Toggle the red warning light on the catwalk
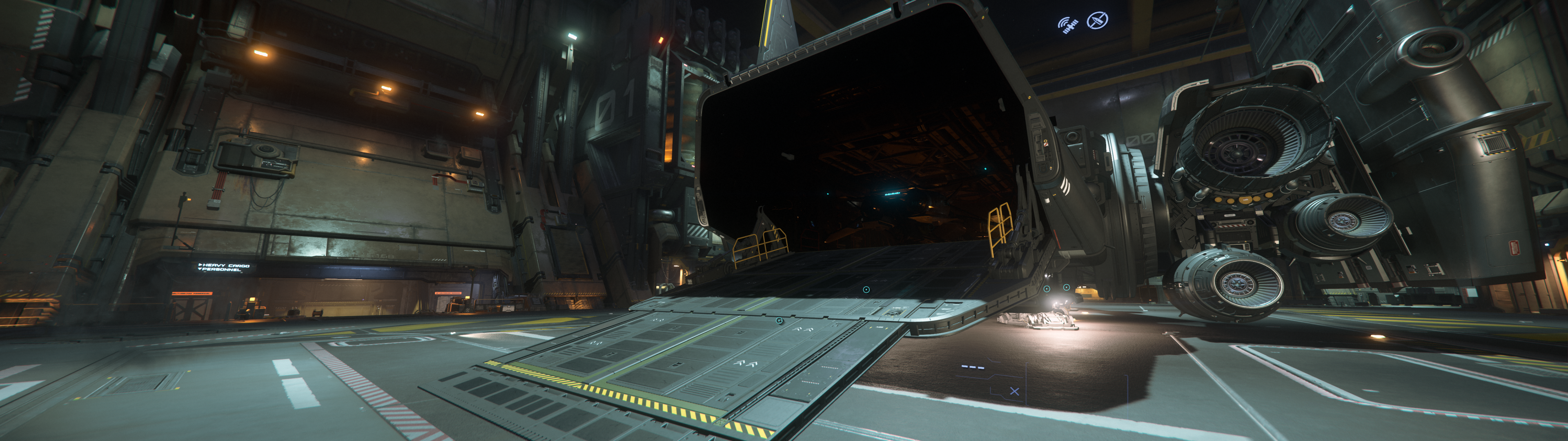 661,40
